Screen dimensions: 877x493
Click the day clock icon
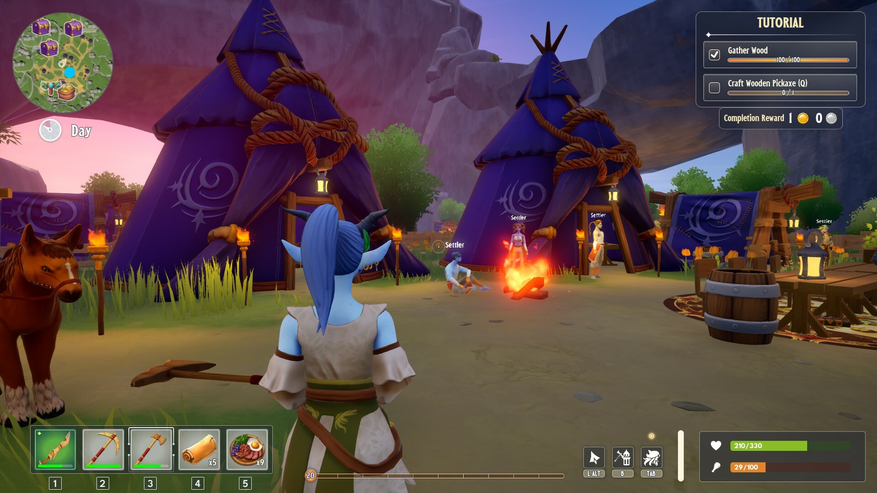click(x=50, y=130)
